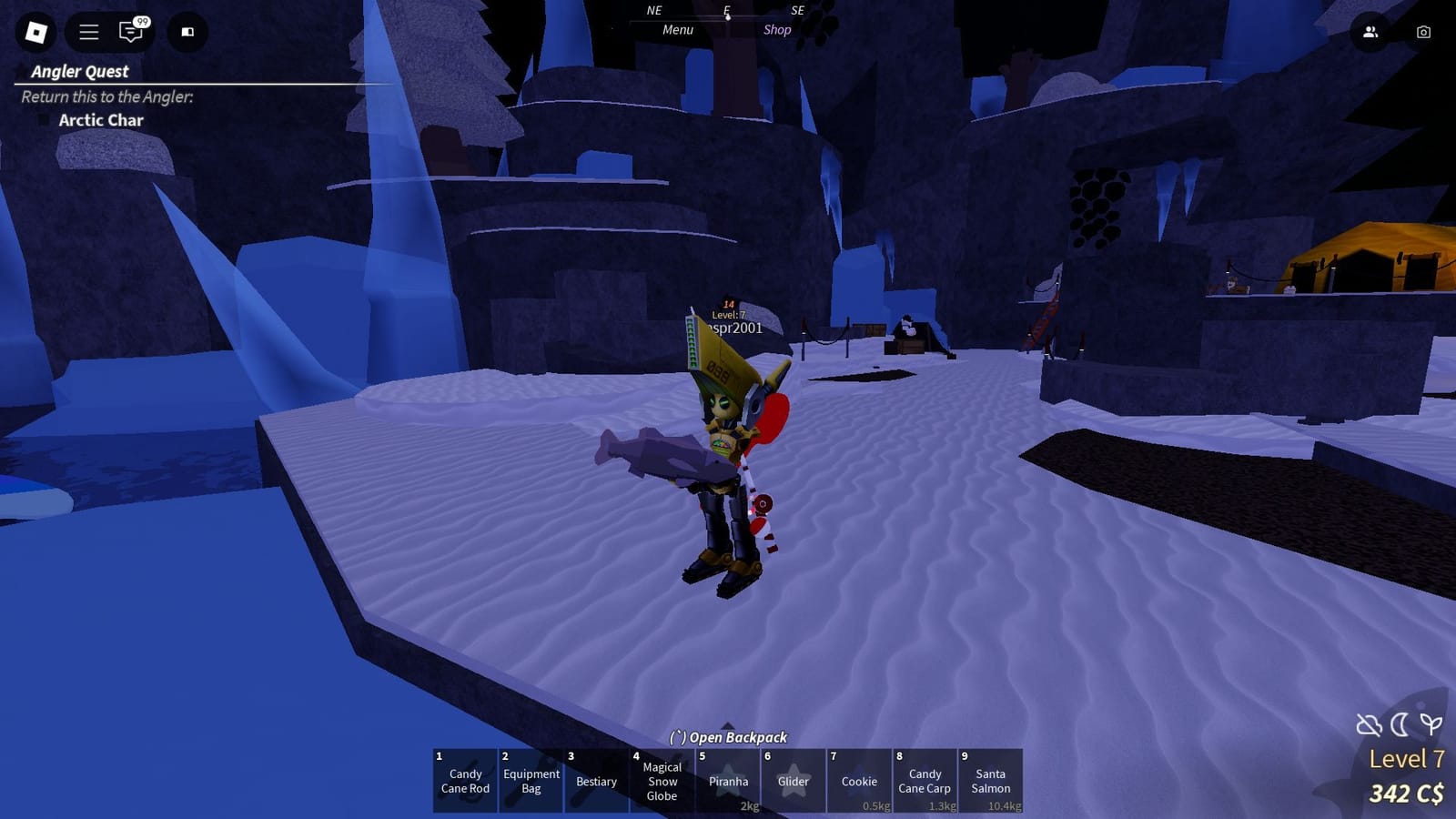This screenshot has height=819, width=1456.
Task: Open the Equipment Bag from the hotbar
Action: click(x=531, y=781)
